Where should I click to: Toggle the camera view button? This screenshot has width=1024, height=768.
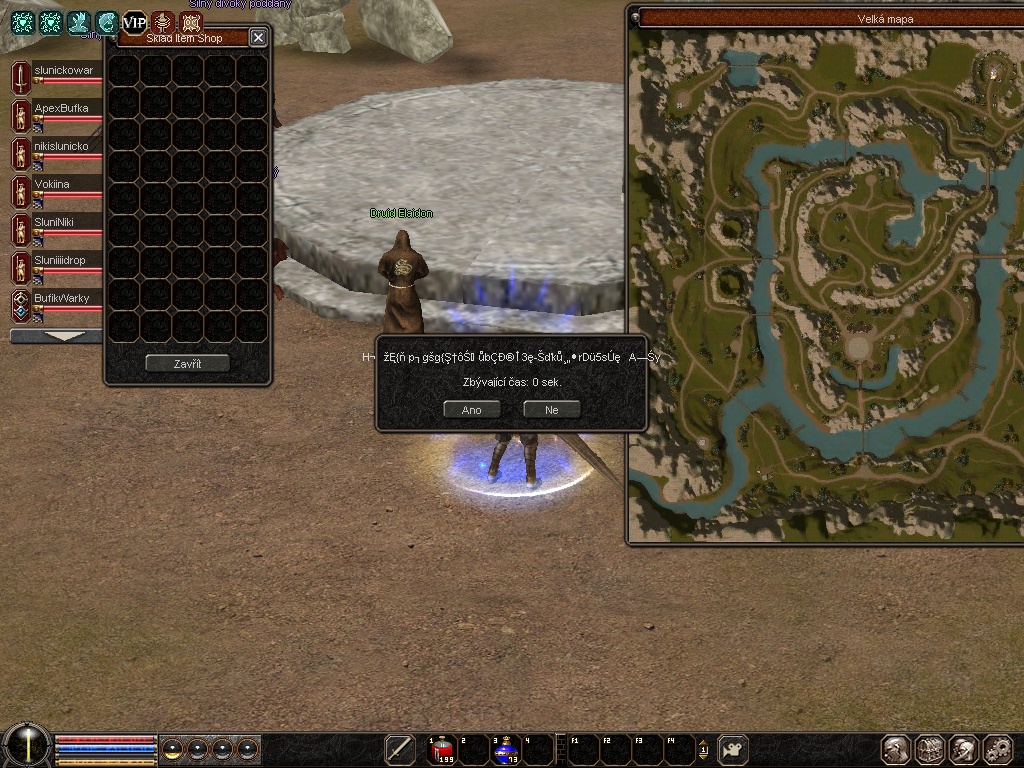734,749
